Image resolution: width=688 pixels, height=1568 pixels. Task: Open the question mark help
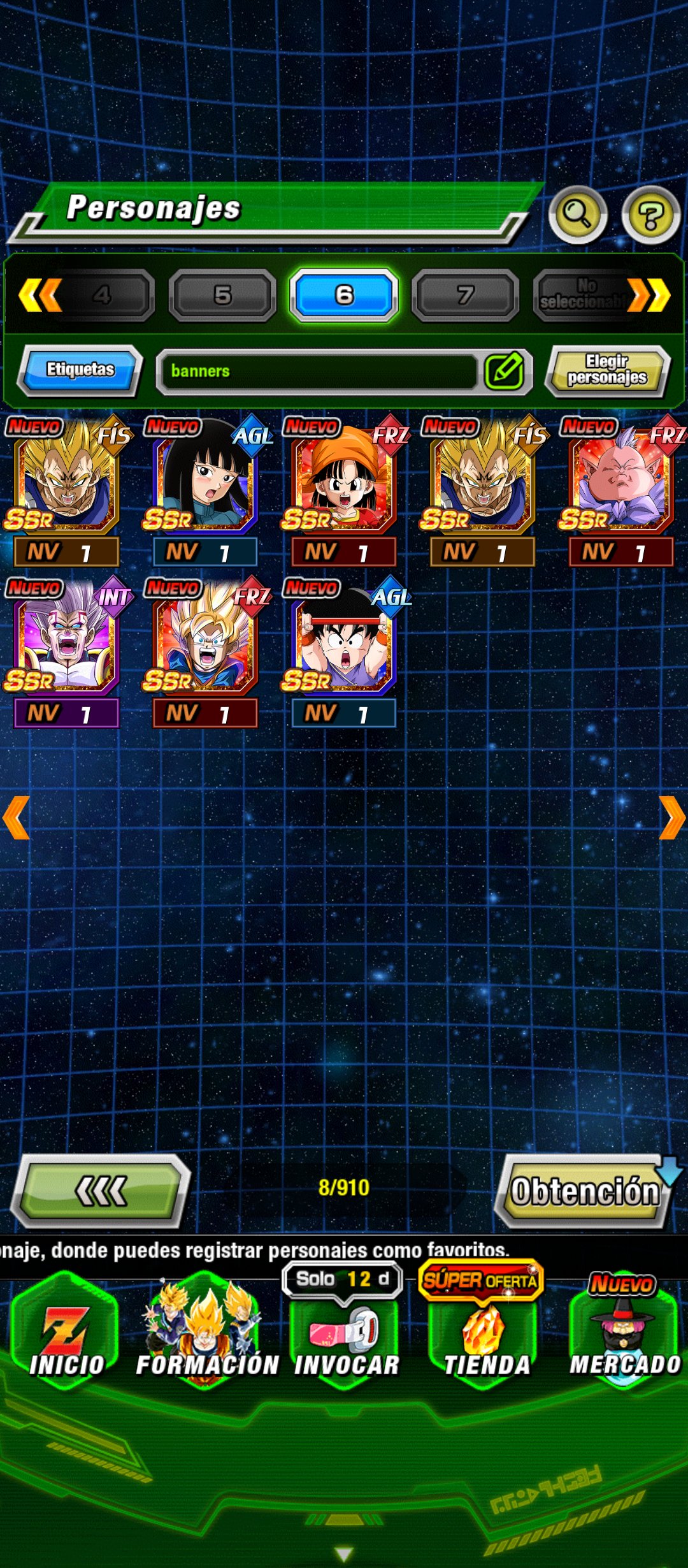650,215
